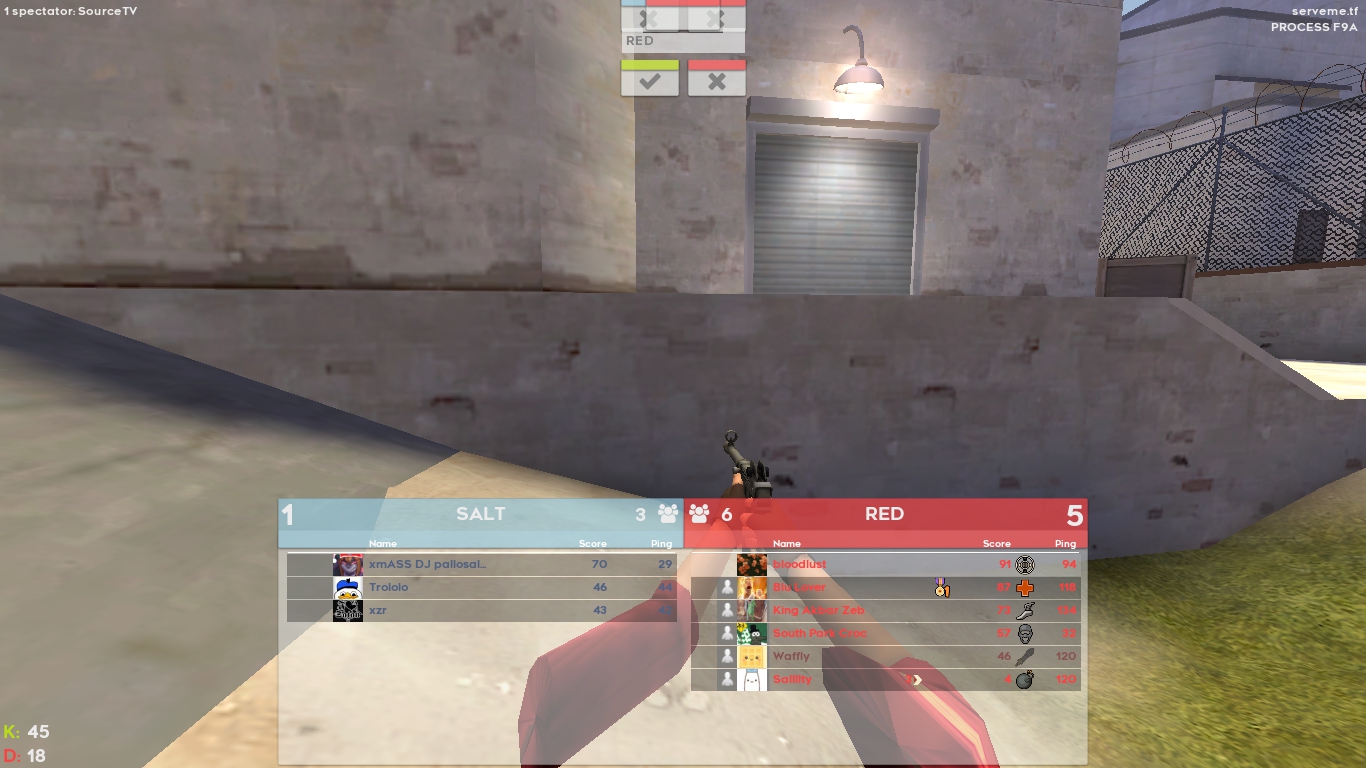Open South Park Croc's avatar thumbnail
Image resolution: width=1366 pixels, height=768 pixels.
coord(752,634)
